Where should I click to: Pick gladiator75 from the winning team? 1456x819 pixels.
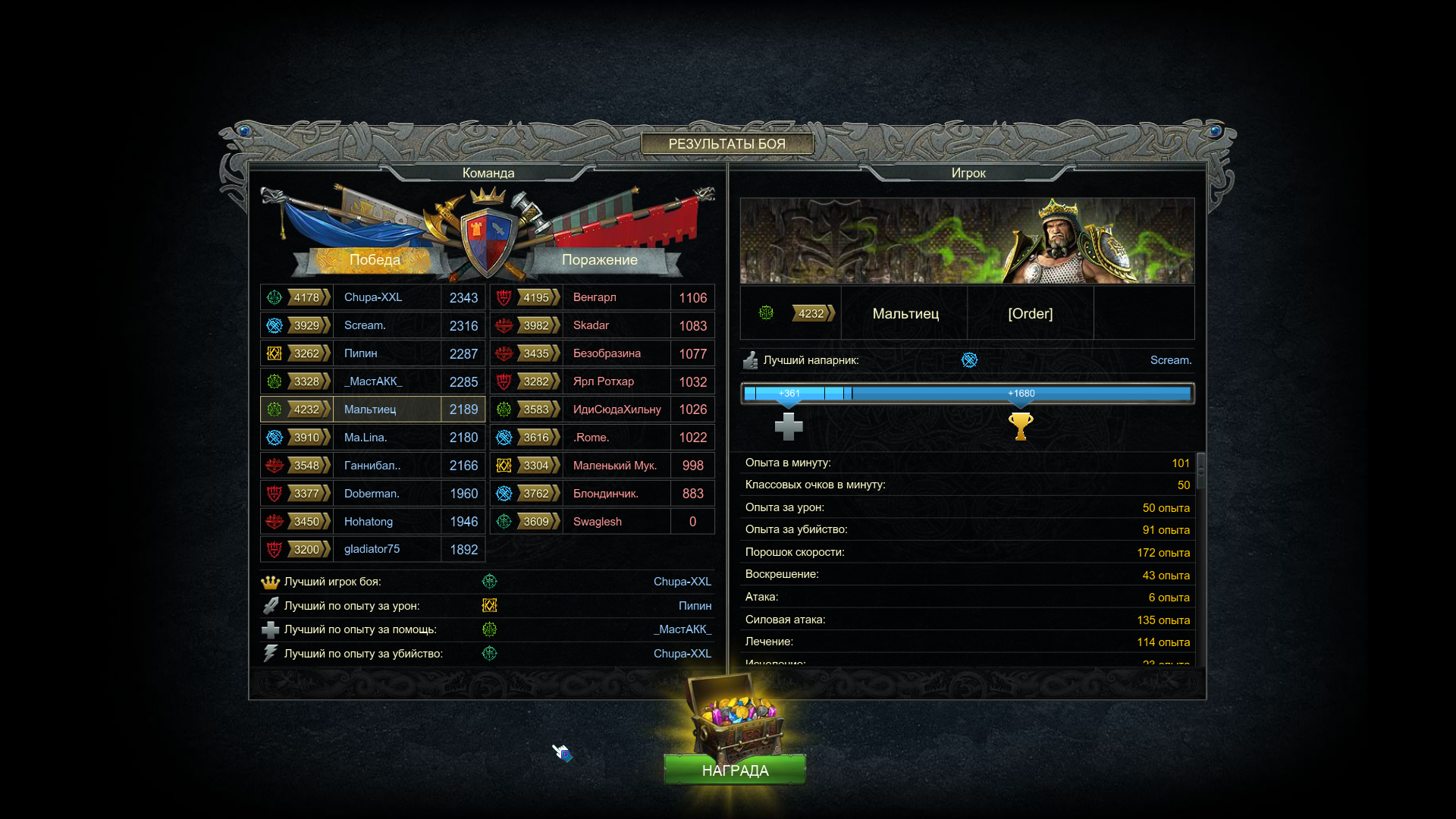372,549
